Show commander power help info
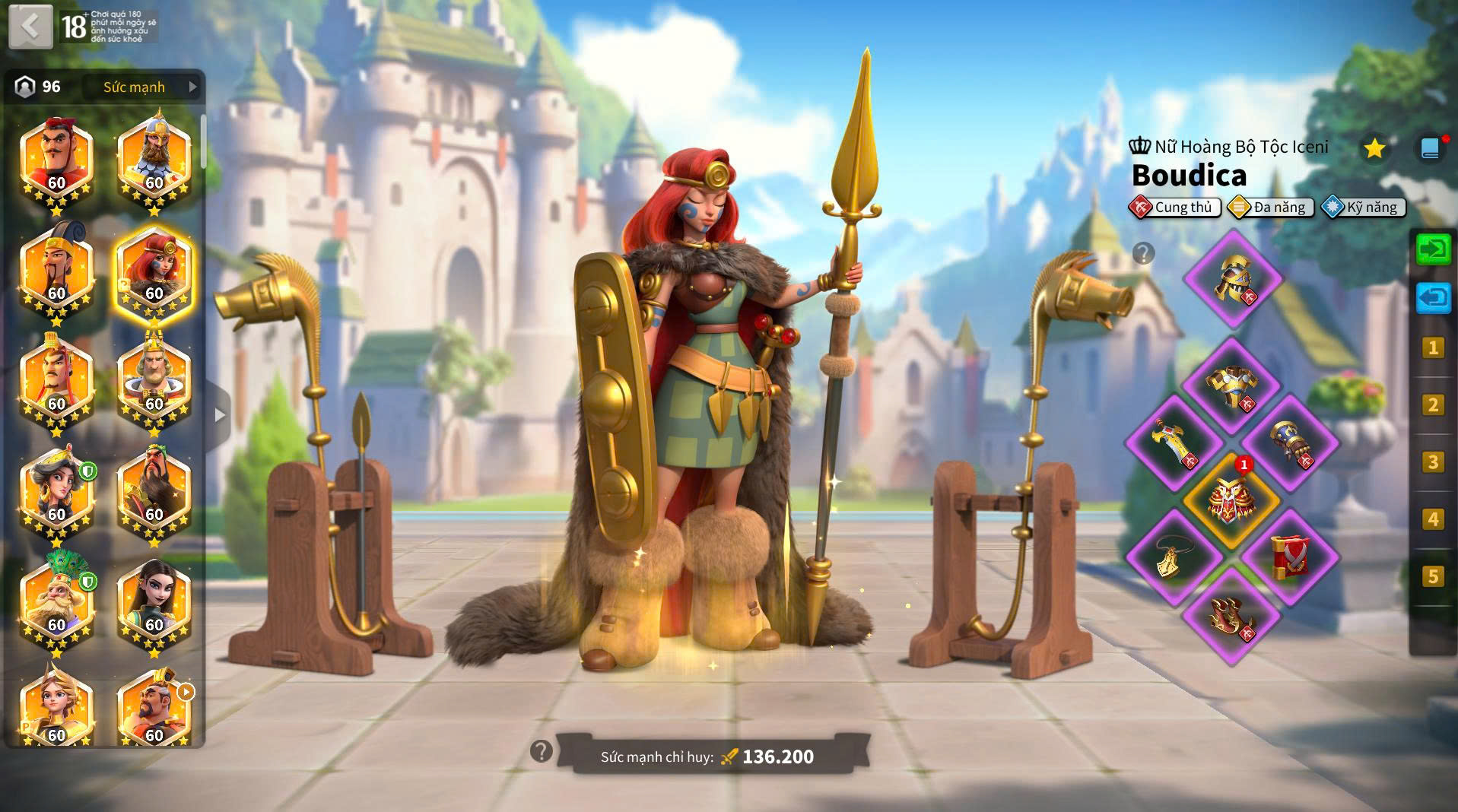 click(541, 751)
